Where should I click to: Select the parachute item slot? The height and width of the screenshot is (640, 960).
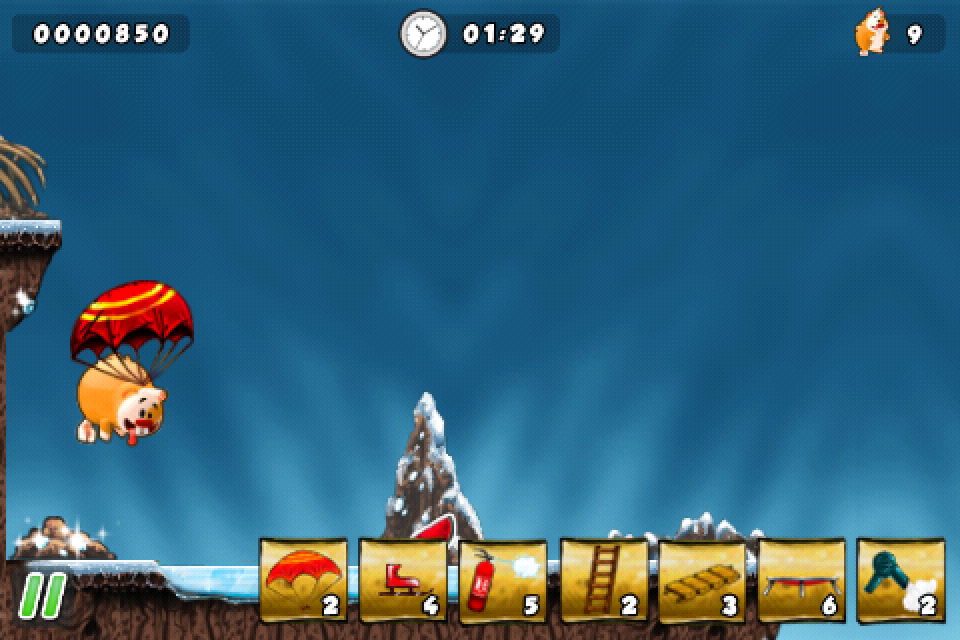(x=303, y=581)
